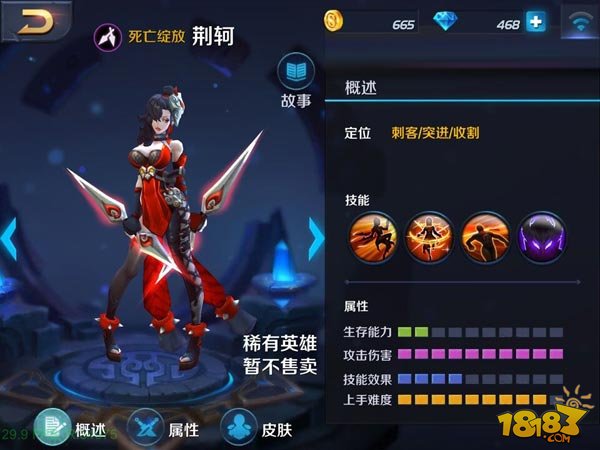Tap the Wi-Fi signal indicator icon
This screenshot has height=450, width=600.
pos(578,21)
